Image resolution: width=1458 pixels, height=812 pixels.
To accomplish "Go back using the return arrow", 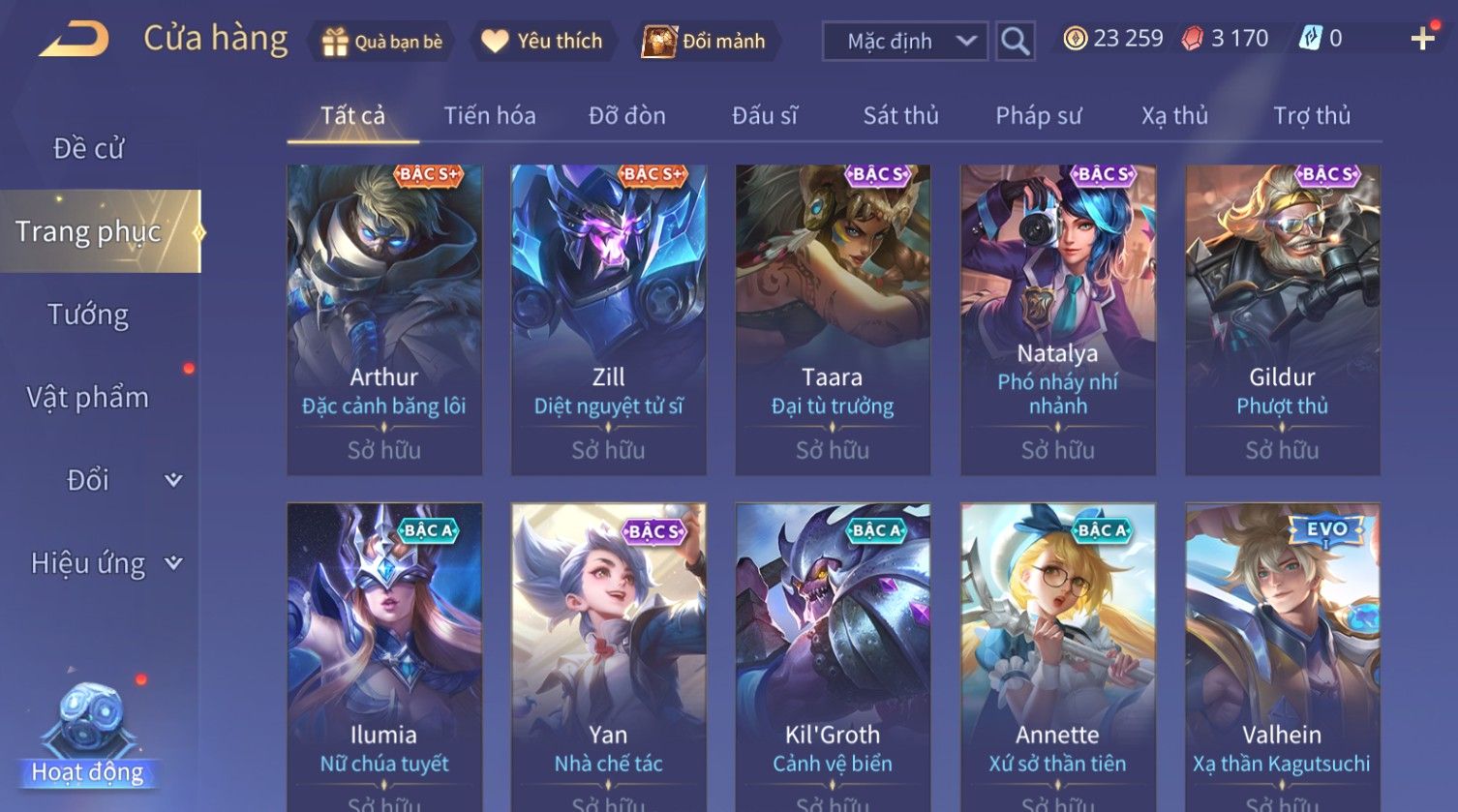I will 74,39.
